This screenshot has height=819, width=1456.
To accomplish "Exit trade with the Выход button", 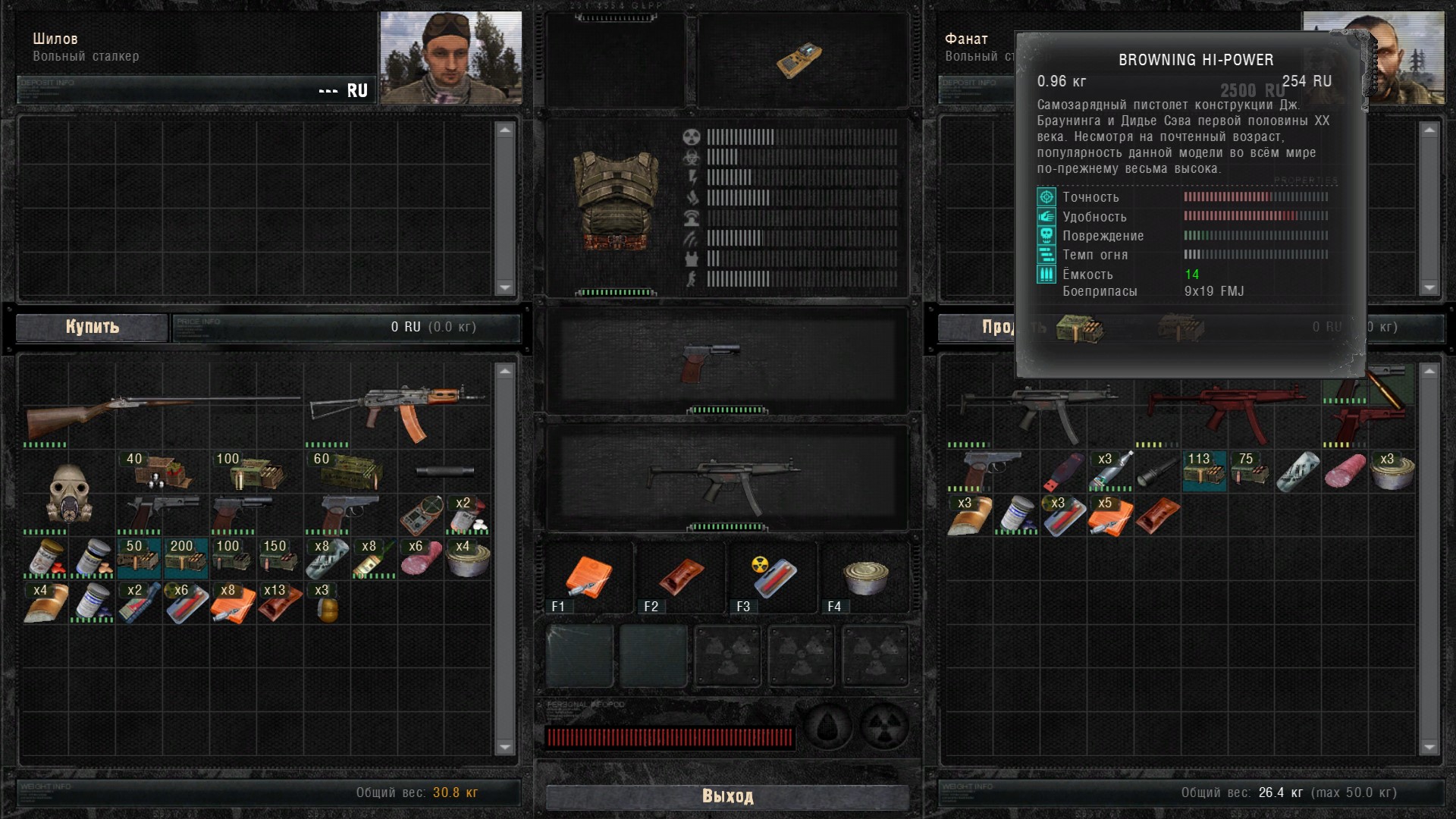I will [x=727, y=796].
